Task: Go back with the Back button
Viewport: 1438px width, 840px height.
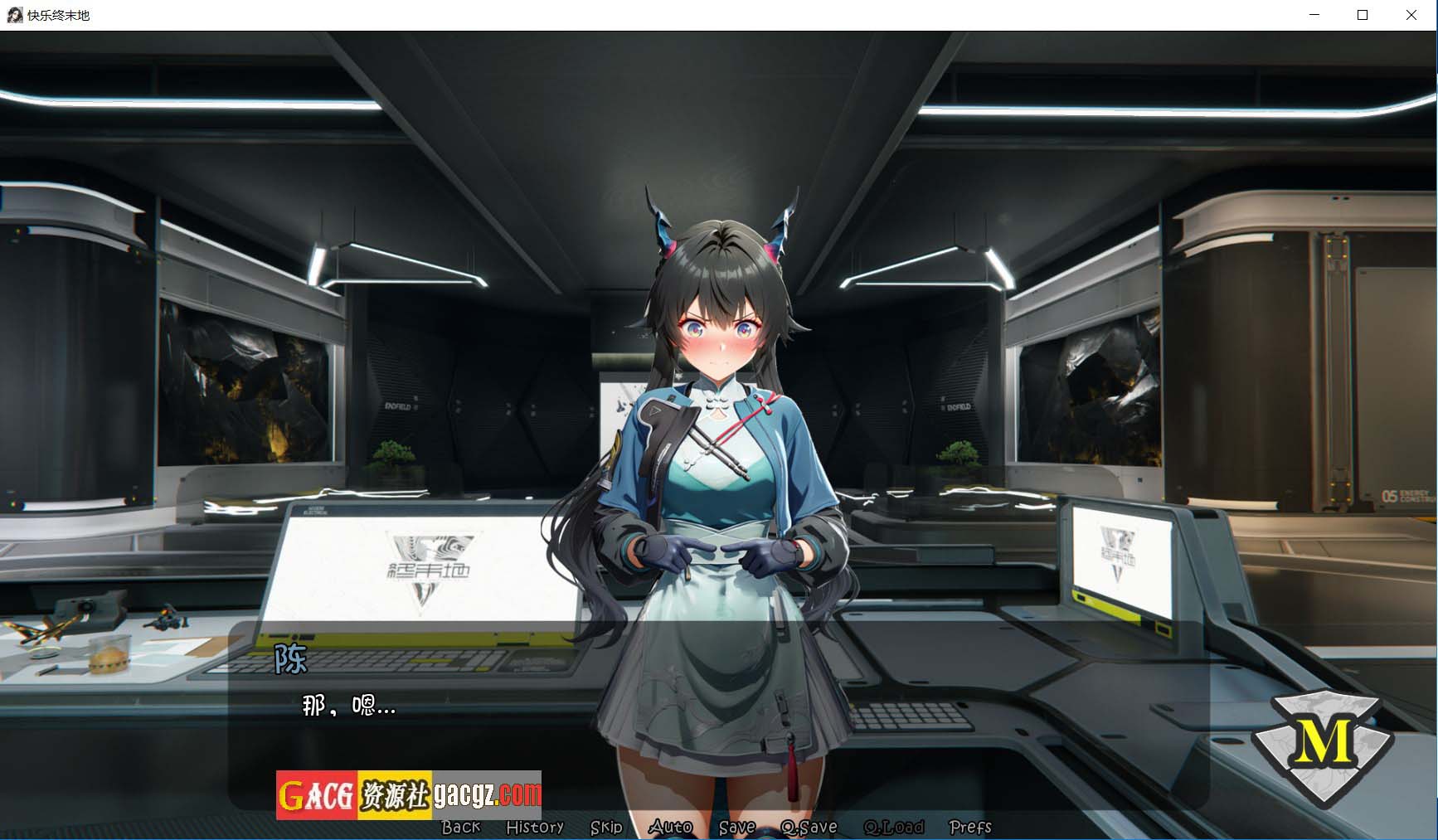Action: coord(460,827)
